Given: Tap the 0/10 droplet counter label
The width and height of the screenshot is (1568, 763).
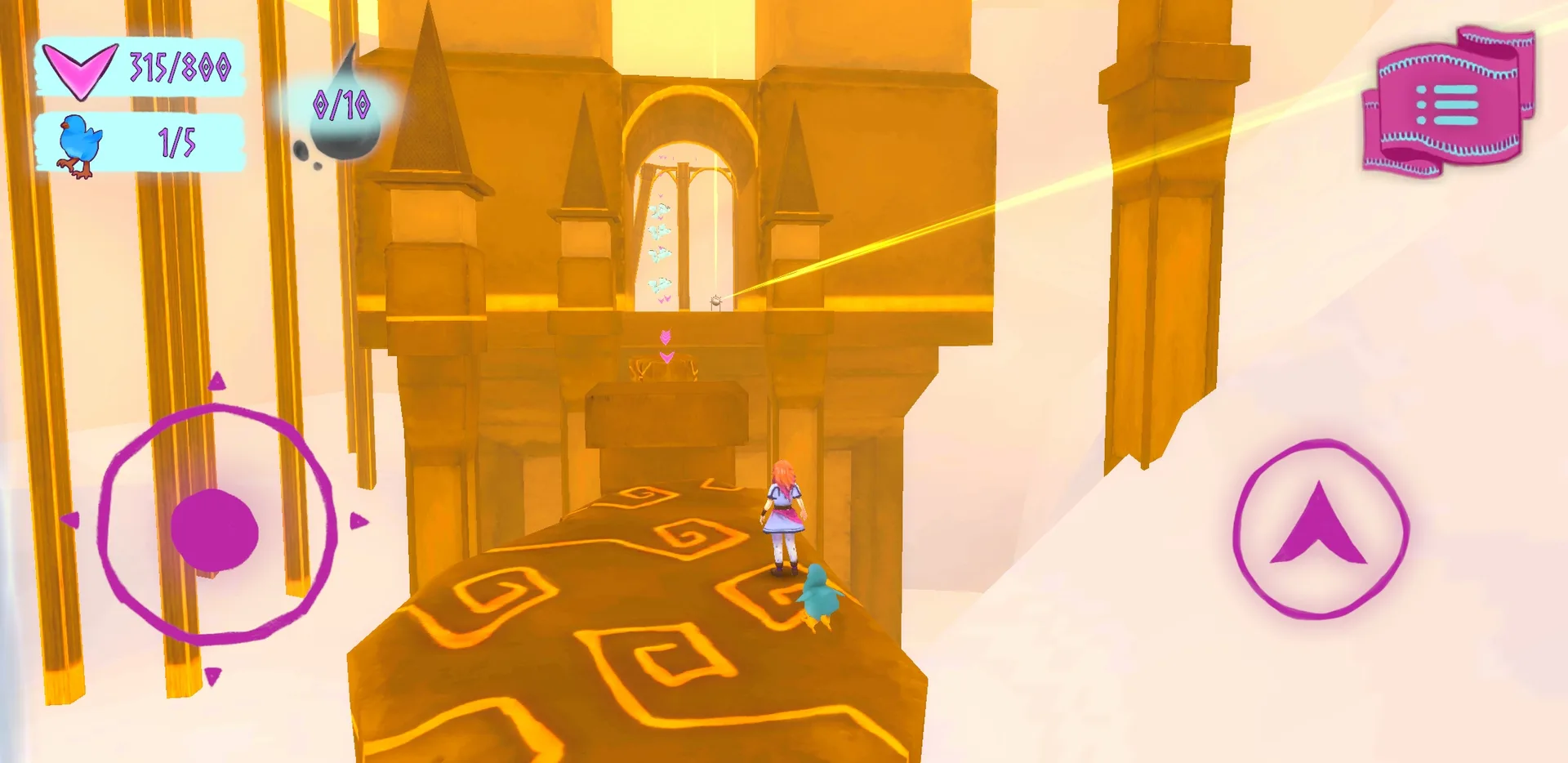Looking at the screenshot, I should pos(342,105).
